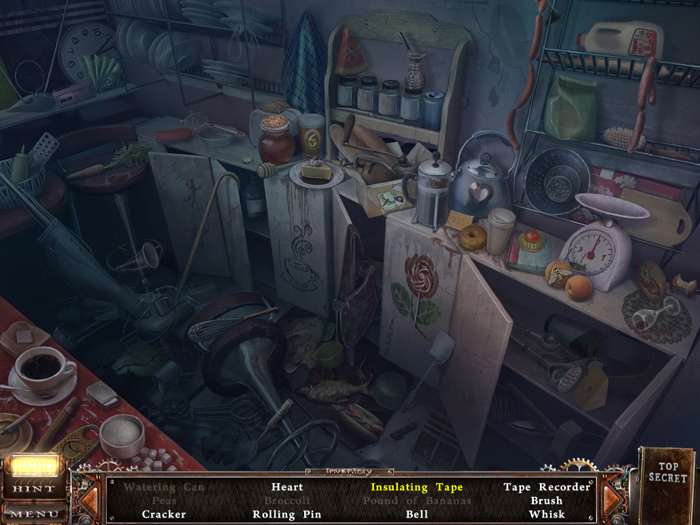Click the right arrow beside the item list
700x525 pixels.
[611, 498]
